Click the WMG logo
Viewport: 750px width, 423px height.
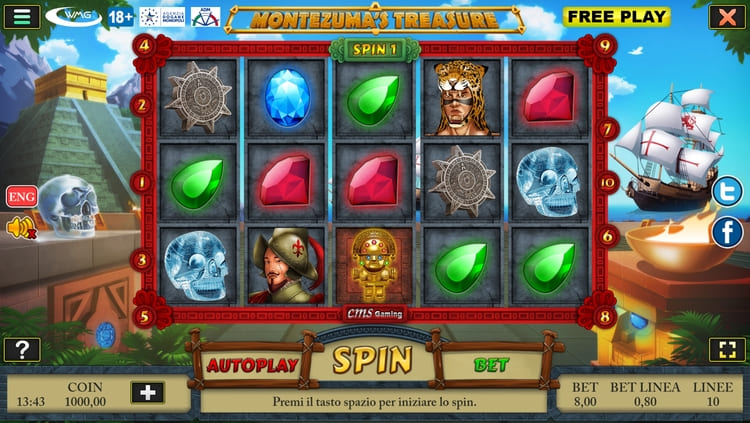(74, 16)
